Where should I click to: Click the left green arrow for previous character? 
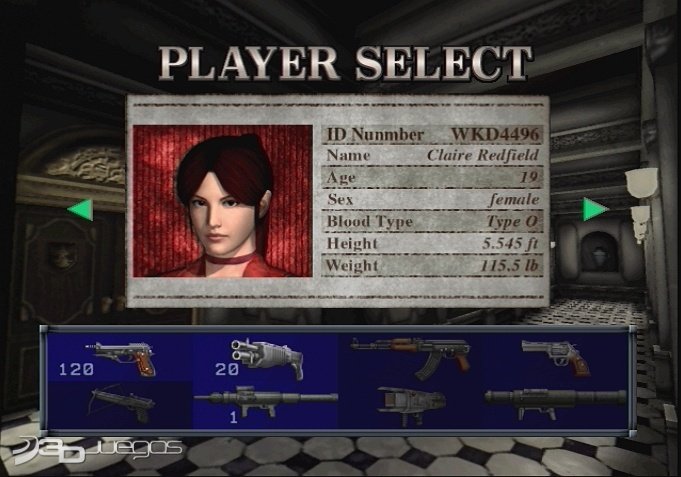point(80,210)
